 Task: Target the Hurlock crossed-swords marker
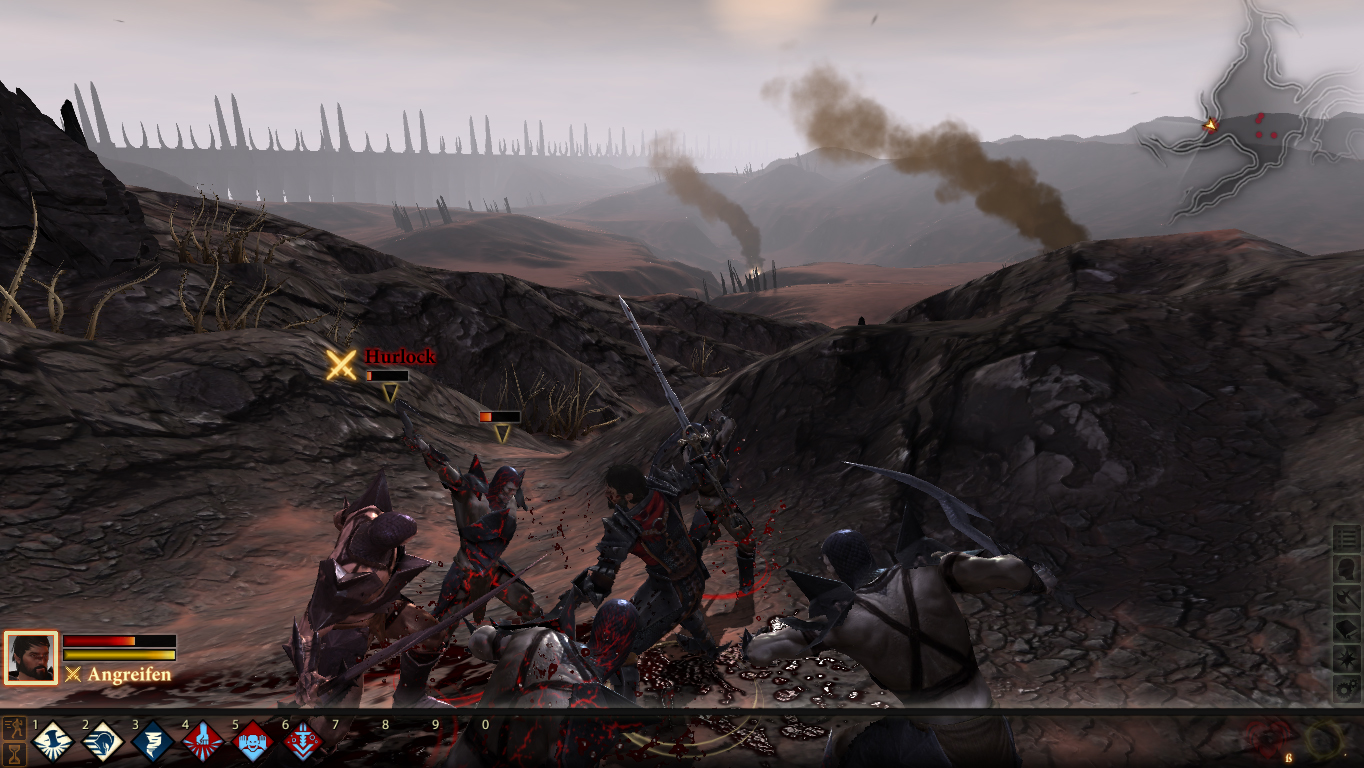click(341, 365)
